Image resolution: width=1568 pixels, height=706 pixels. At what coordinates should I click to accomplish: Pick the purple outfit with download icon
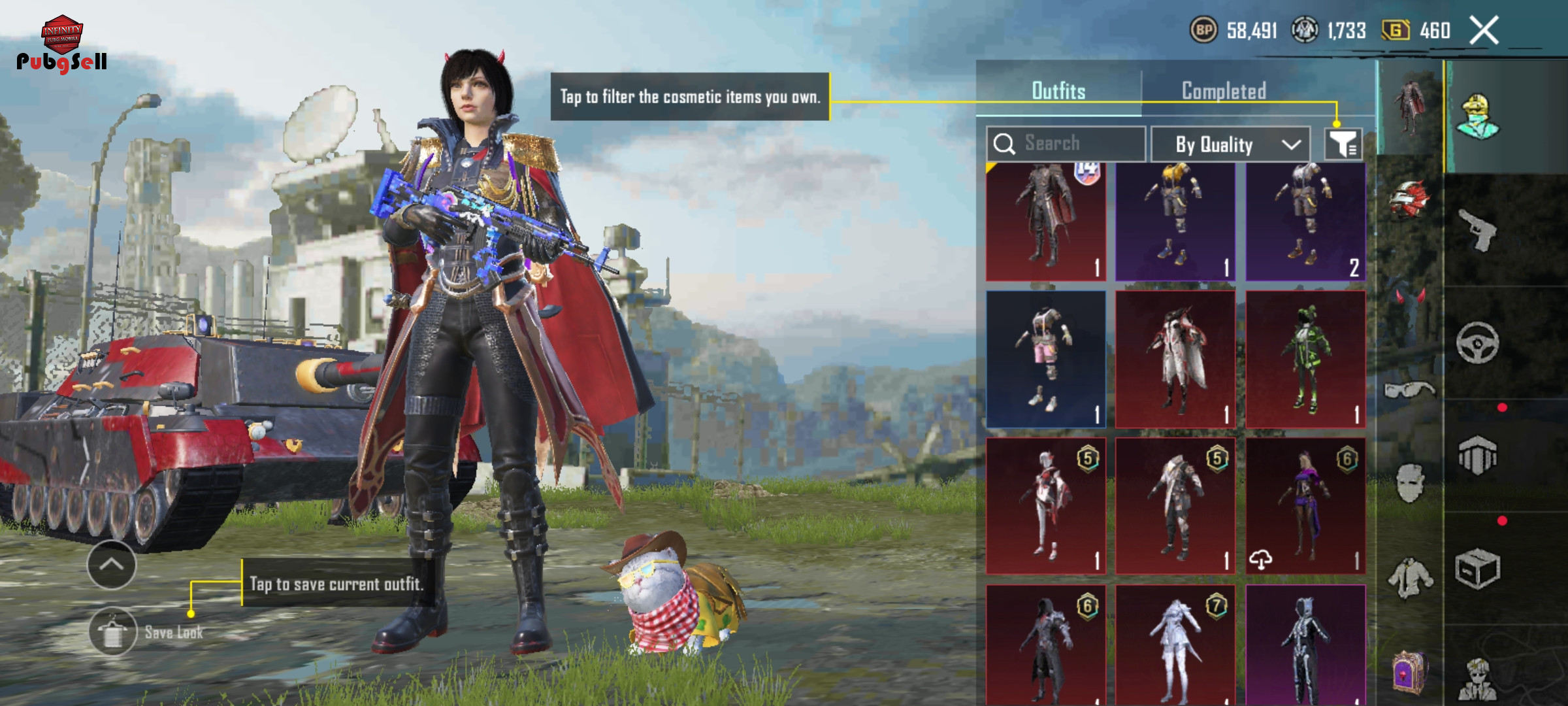pos(1305,507)
